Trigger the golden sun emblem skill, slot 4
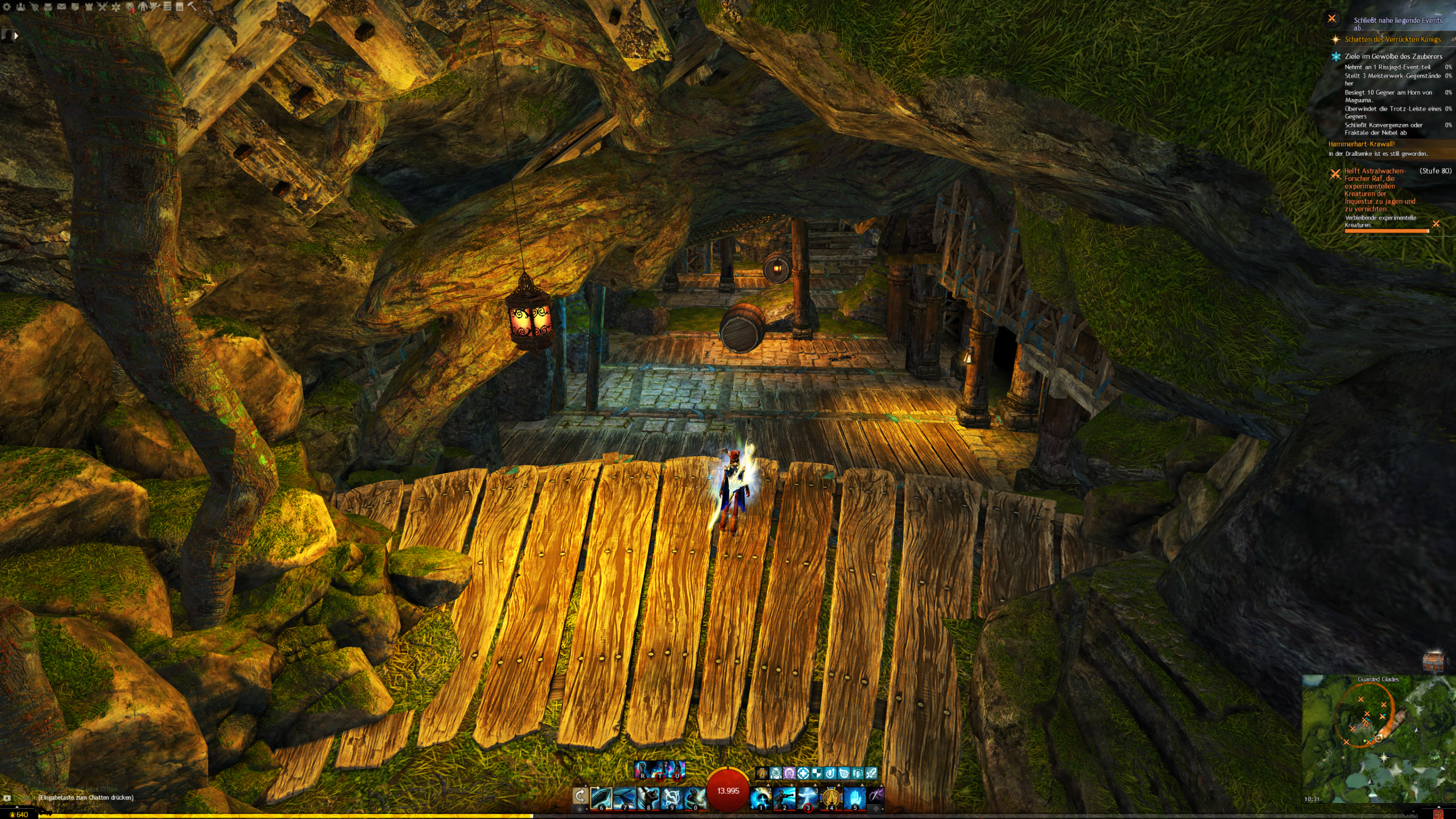The width and height of the screenshot is (1456, 819). [x=831, y=797]
